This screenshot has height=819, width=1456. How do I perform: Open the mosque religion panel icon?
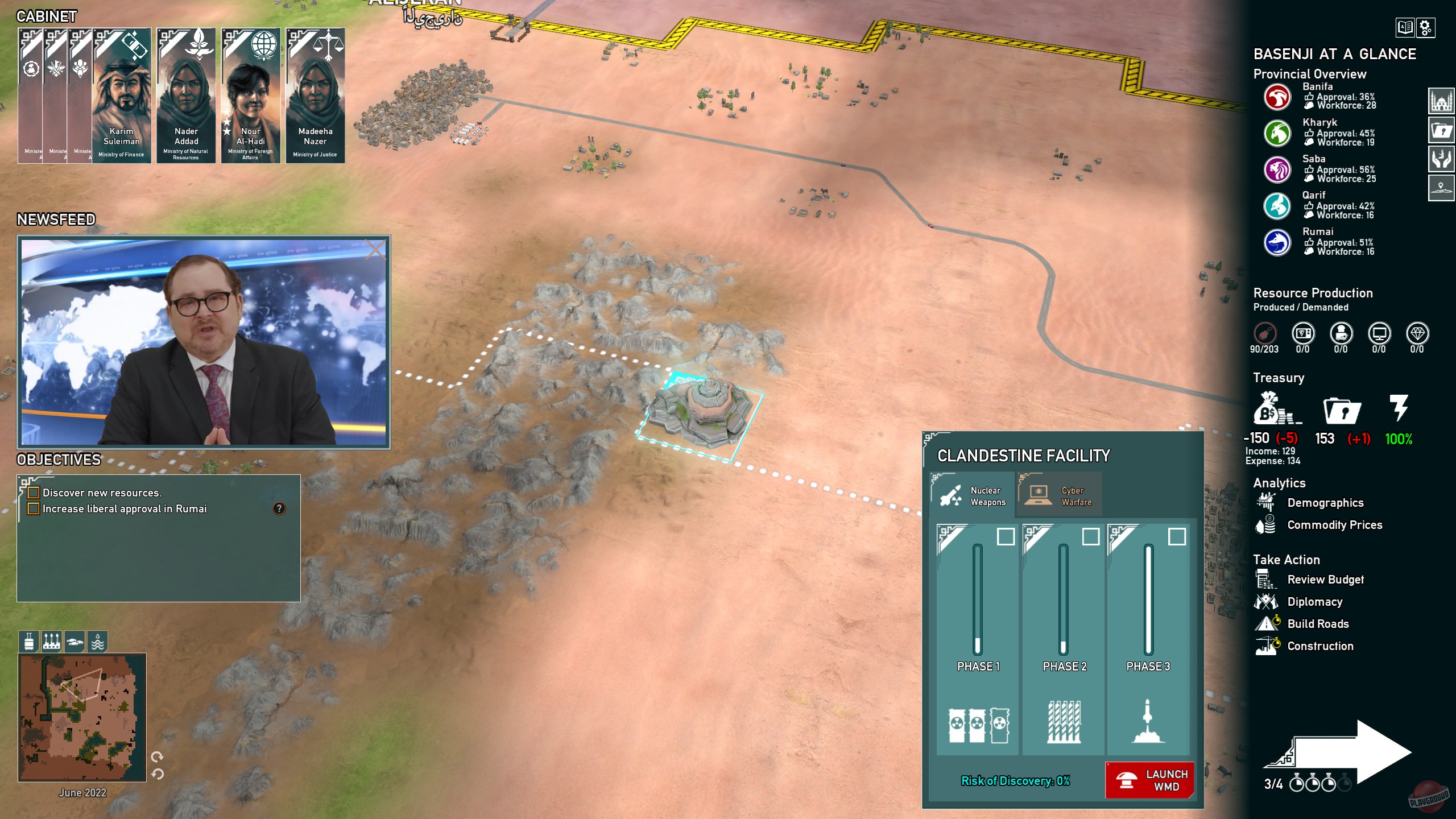(1442, 101)
